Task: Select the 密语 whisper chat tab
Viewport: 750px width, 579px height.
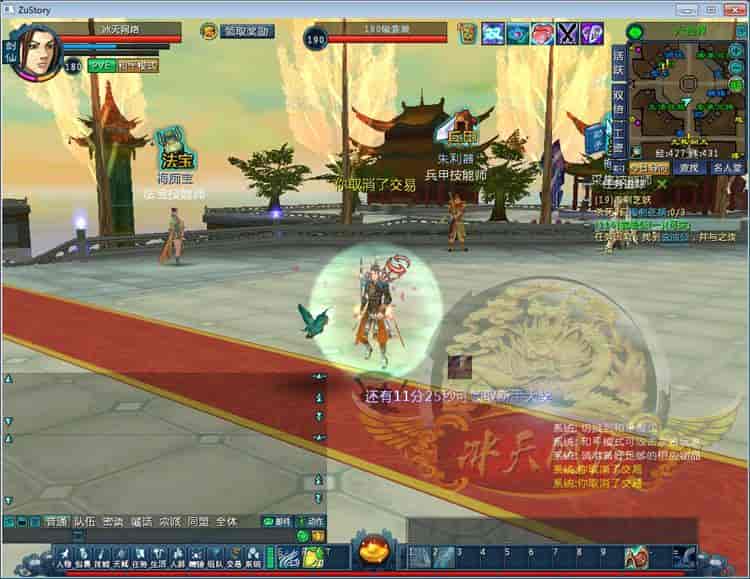Action: pos(113,522)
